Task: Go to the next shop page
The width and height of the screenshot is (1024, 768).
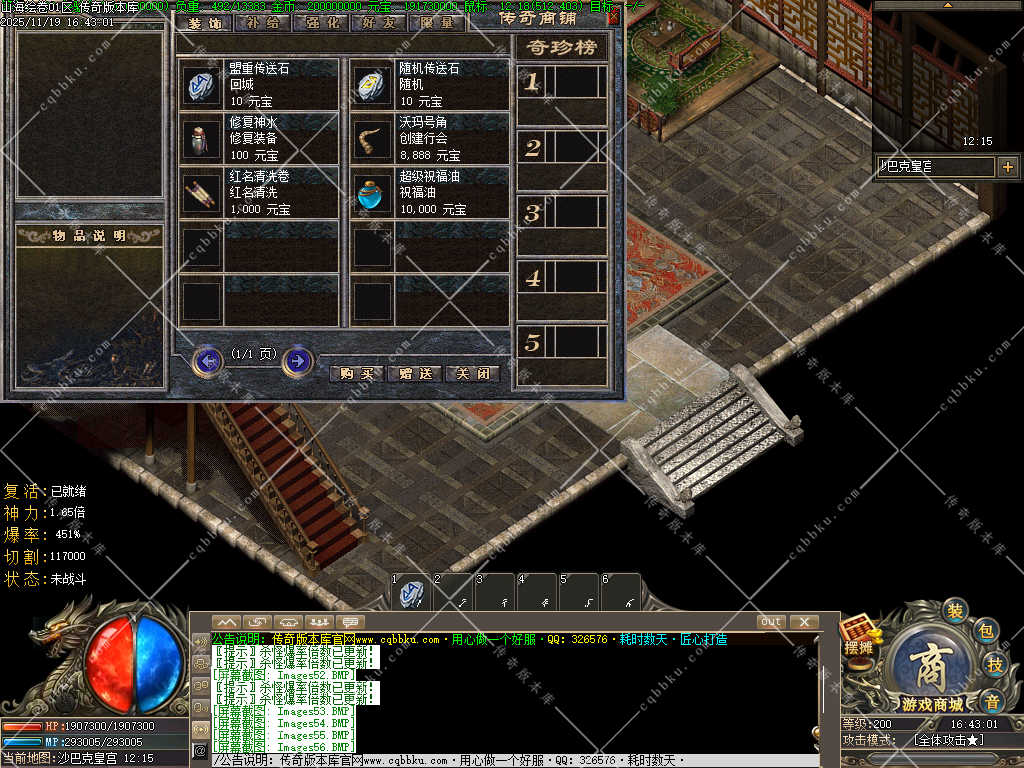Action: tap(297, 360)
